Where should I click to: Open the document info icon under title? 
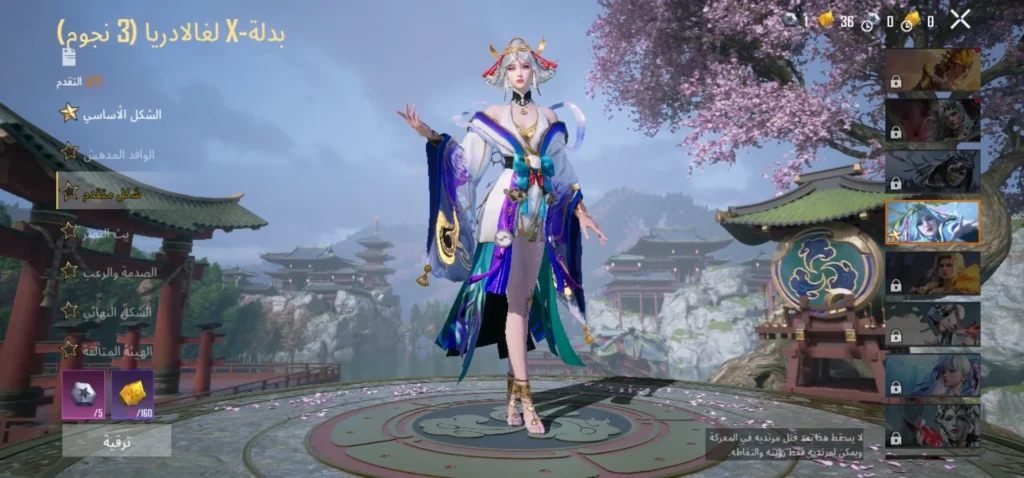pyautogui.click(x=67, y=57)
